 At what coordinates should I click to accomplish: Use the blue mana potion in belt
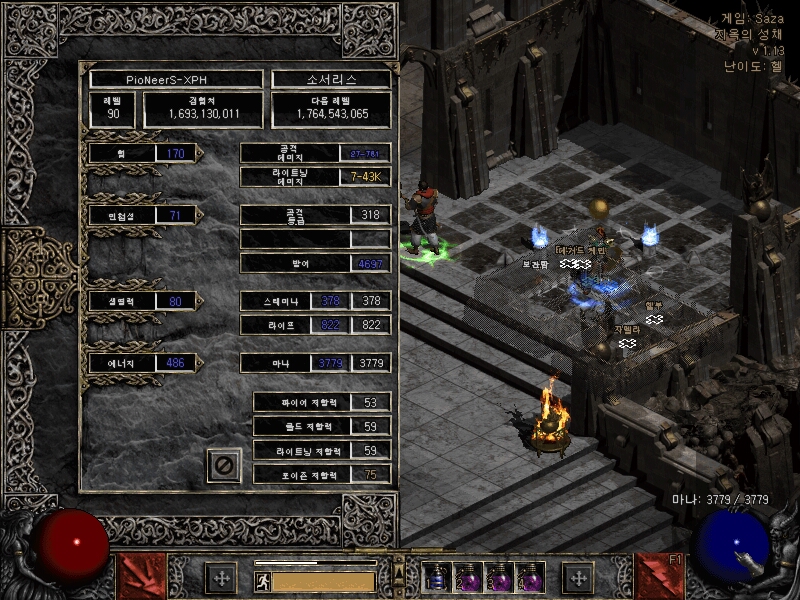(437, 578)
